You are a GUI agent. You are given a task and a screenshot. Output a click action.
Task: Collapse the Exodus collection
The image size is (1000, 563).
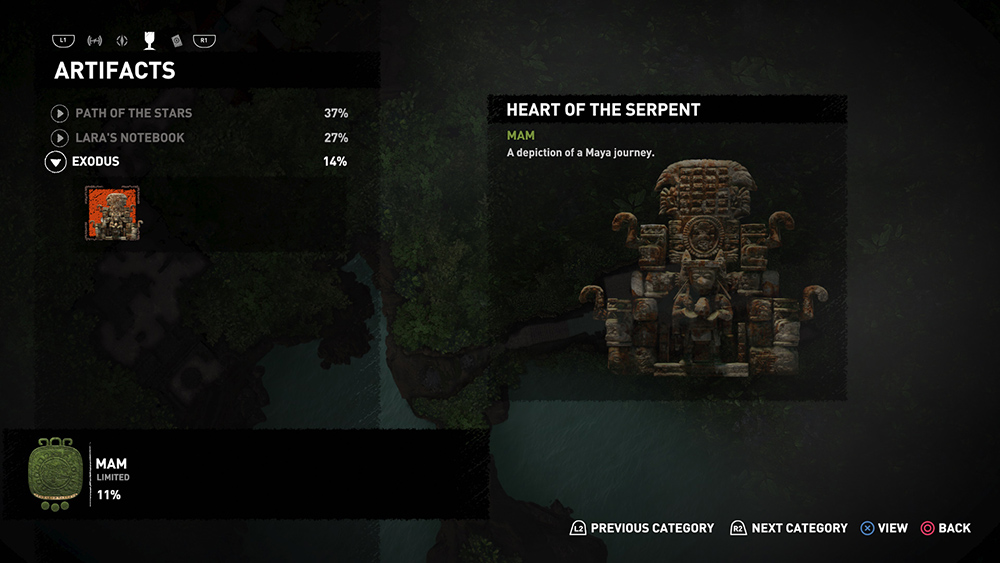(x=56, y=162)
